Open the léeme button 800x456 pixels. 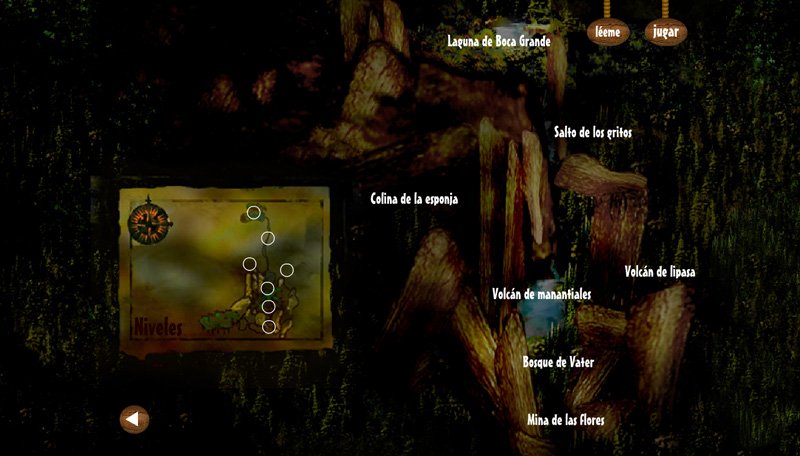(x=607, y=32)
